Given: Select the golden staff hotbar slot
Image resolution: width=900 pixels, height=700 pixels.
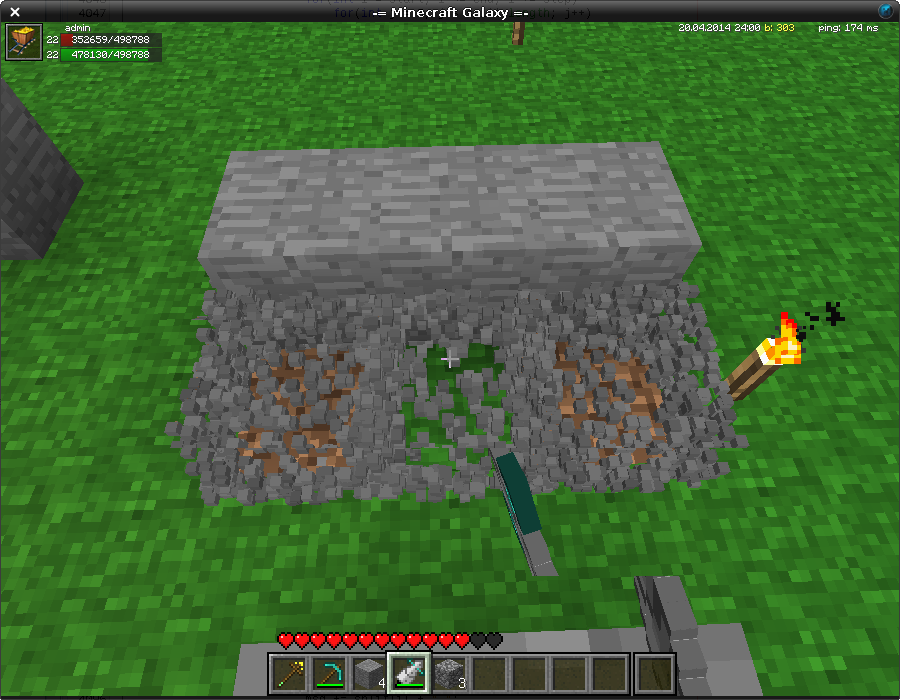Looking at the screenshot, I should 289,672.
